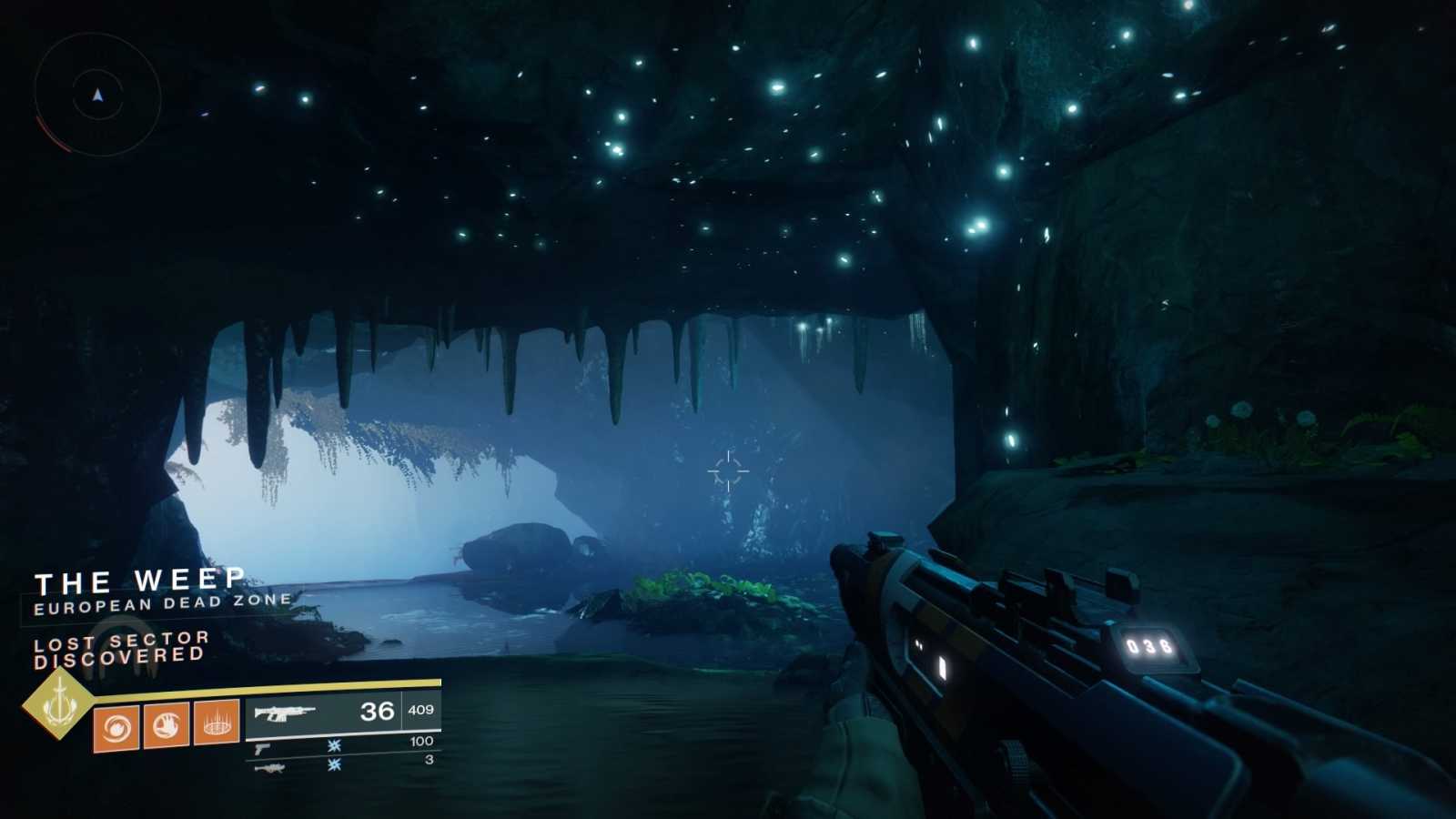Activate the sword Super ability diamond
This screenshot has width=1456, height=819.
click(58, 703)
